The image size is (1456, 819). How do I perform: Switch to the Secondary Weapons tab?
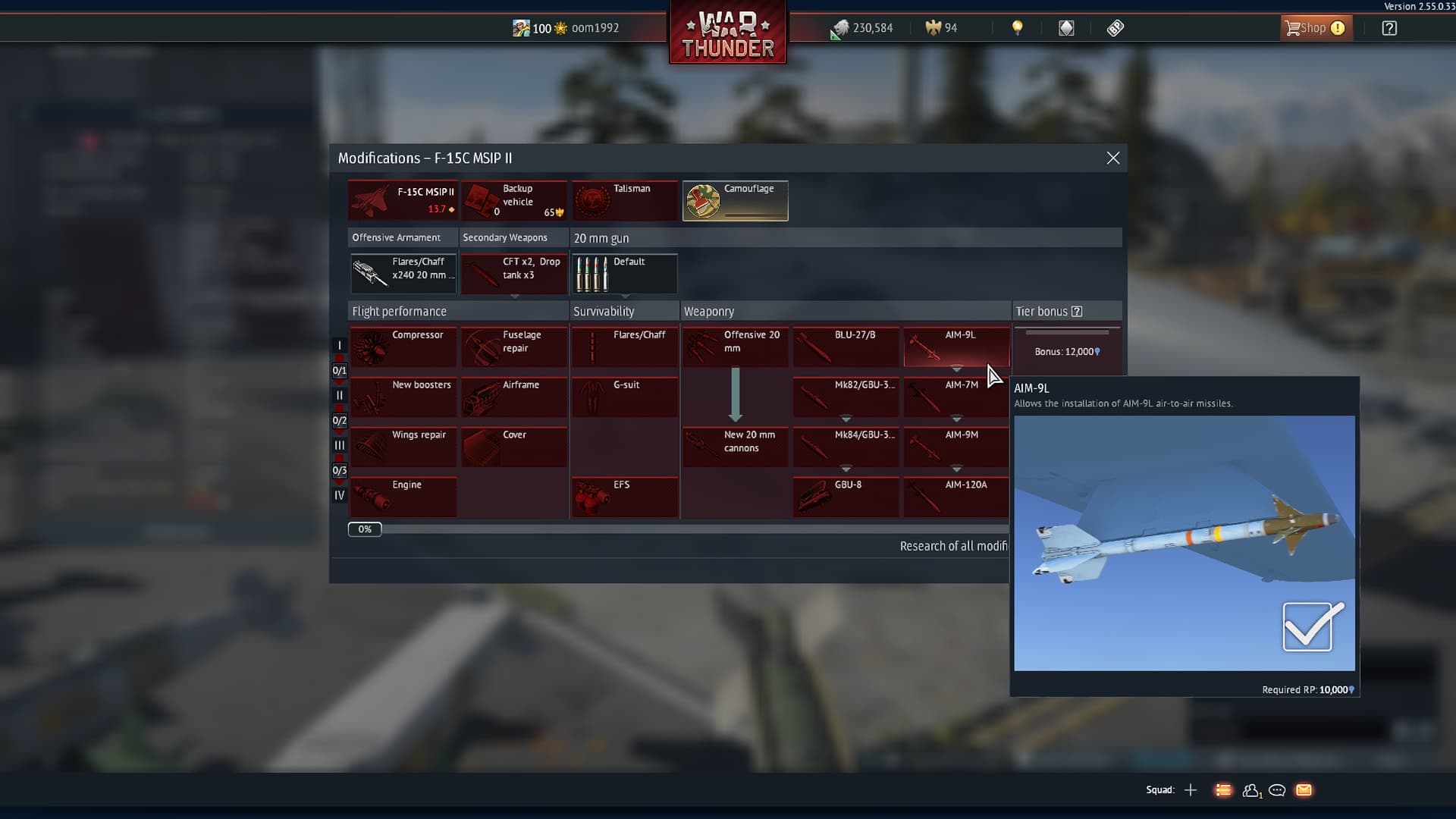504,237
